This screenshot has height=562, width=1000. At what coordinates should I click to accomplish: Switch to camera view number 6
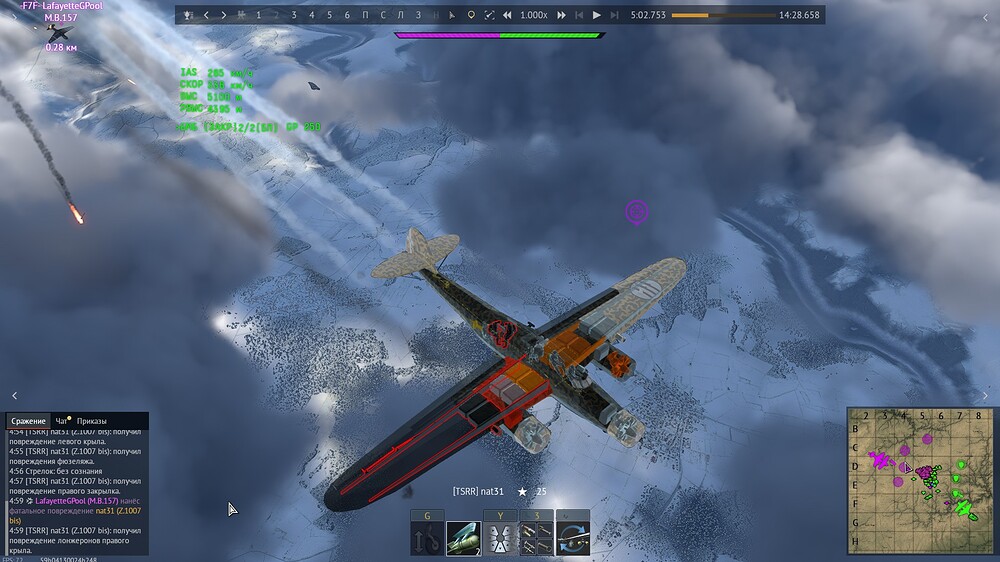tap(347, 15)
